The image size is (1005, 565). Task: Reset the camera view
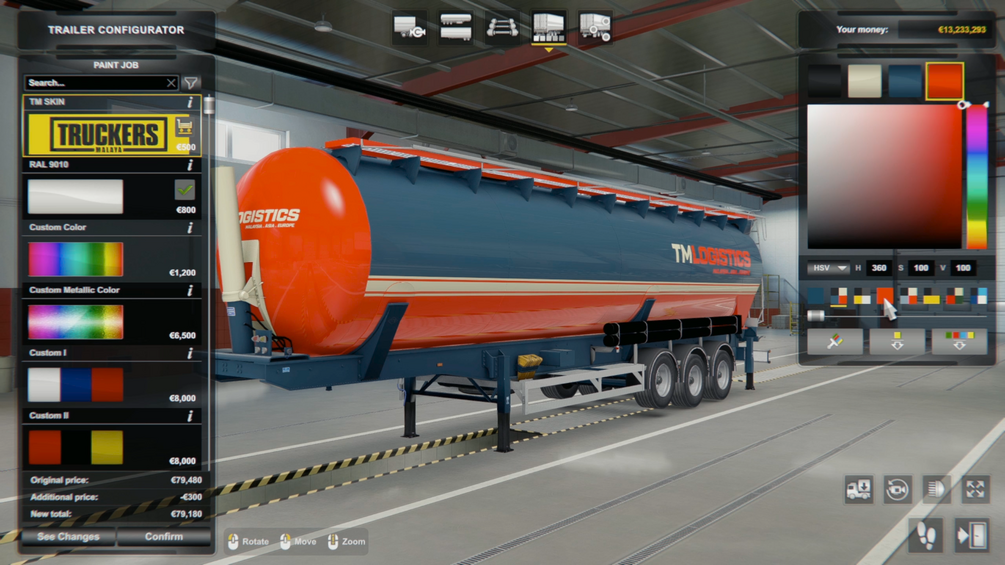[x=897, y=489]
